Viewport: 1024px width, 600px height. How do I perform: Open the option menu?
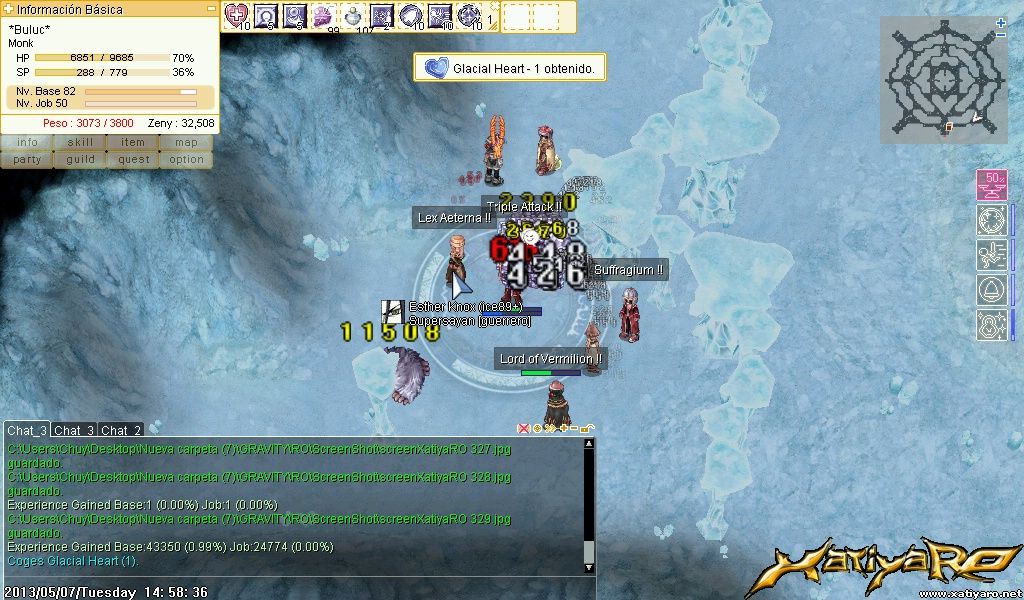tap(186, 159)
